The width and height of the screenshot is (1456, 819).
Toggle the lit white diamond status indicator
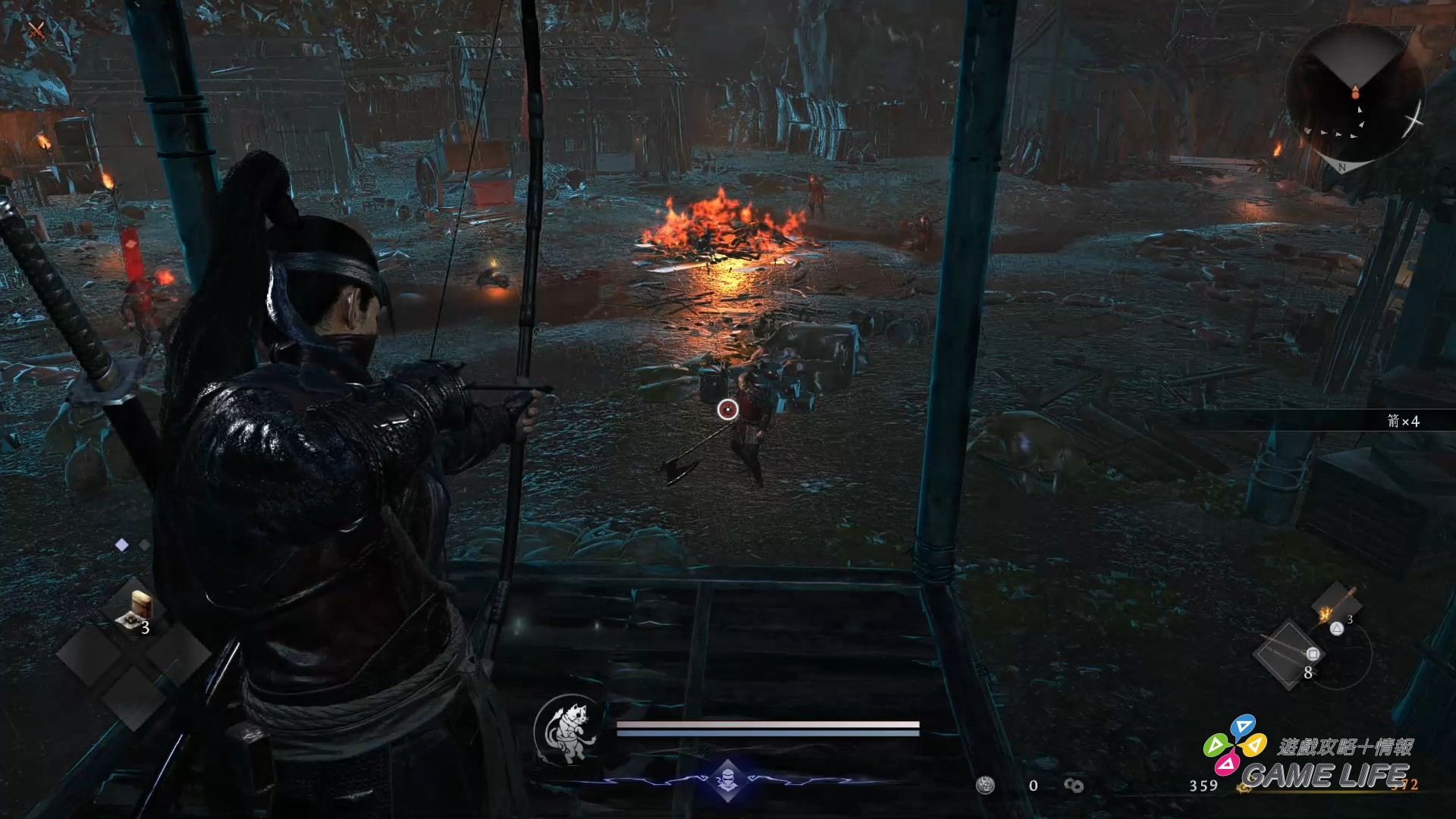click(121, 545)
